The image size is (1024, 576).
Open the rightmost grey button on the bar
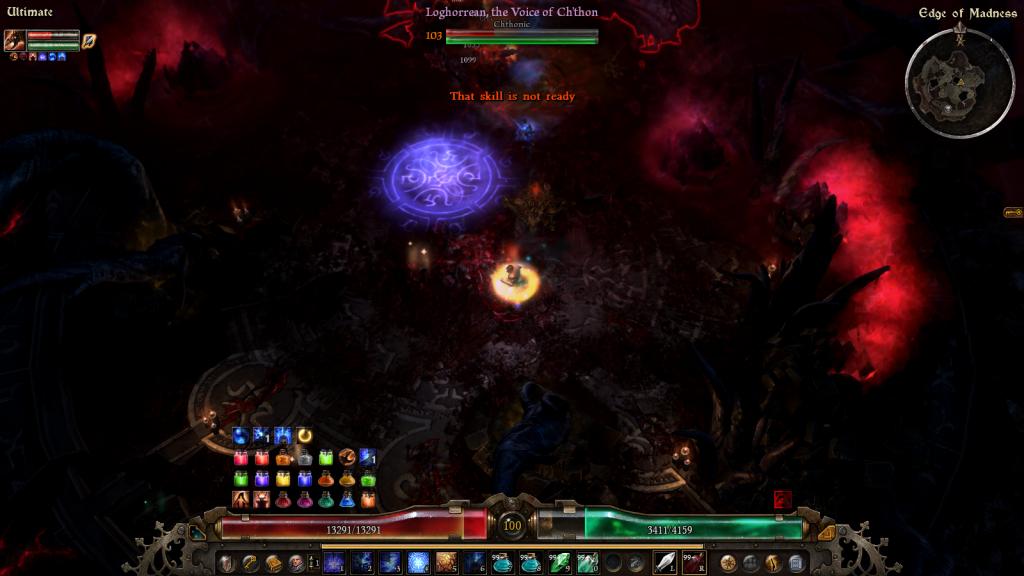tap(796, 563)
